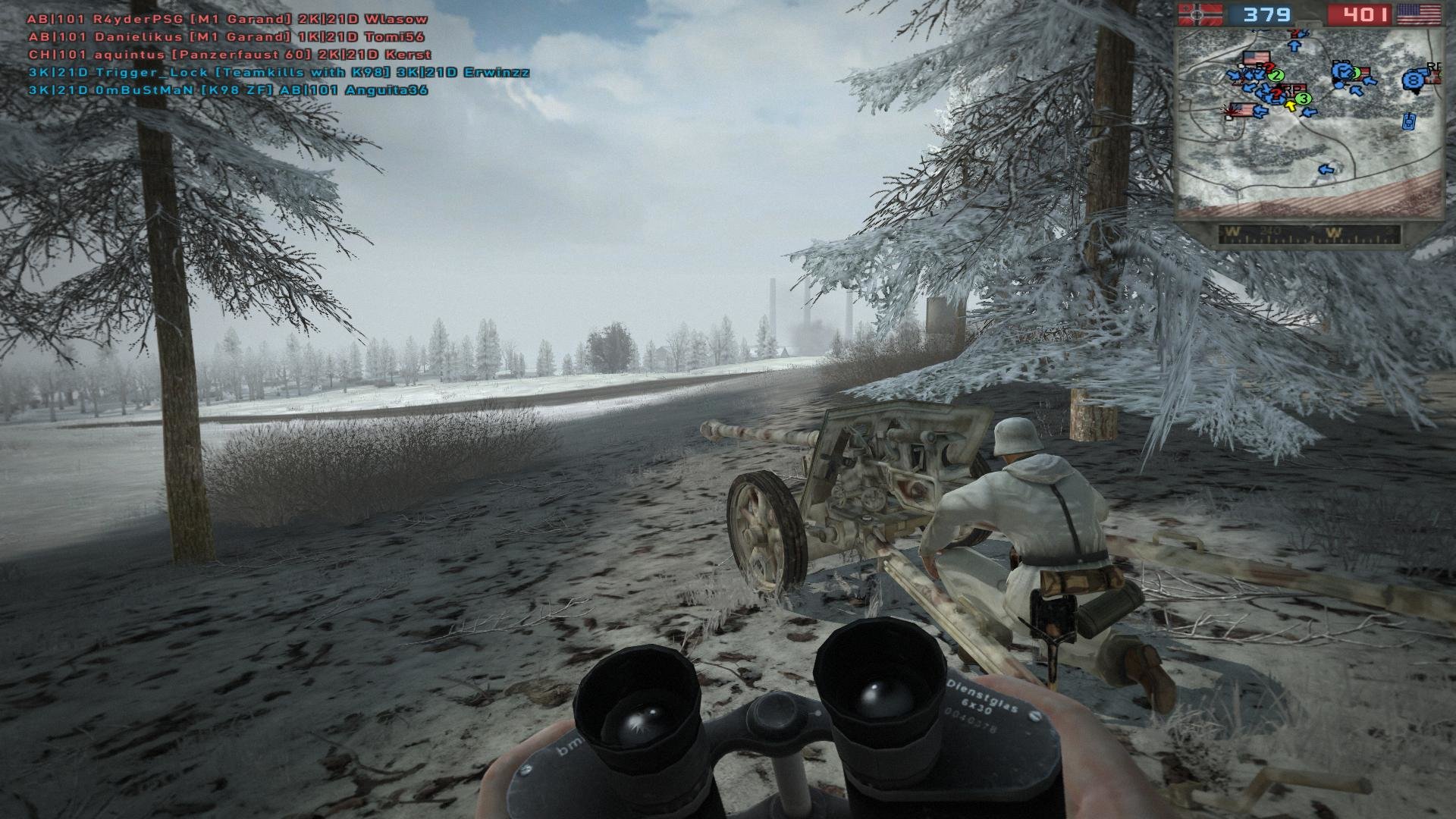Select the yellow player arrow on minimap
1456x819 pixels.
pos(1289,105)
